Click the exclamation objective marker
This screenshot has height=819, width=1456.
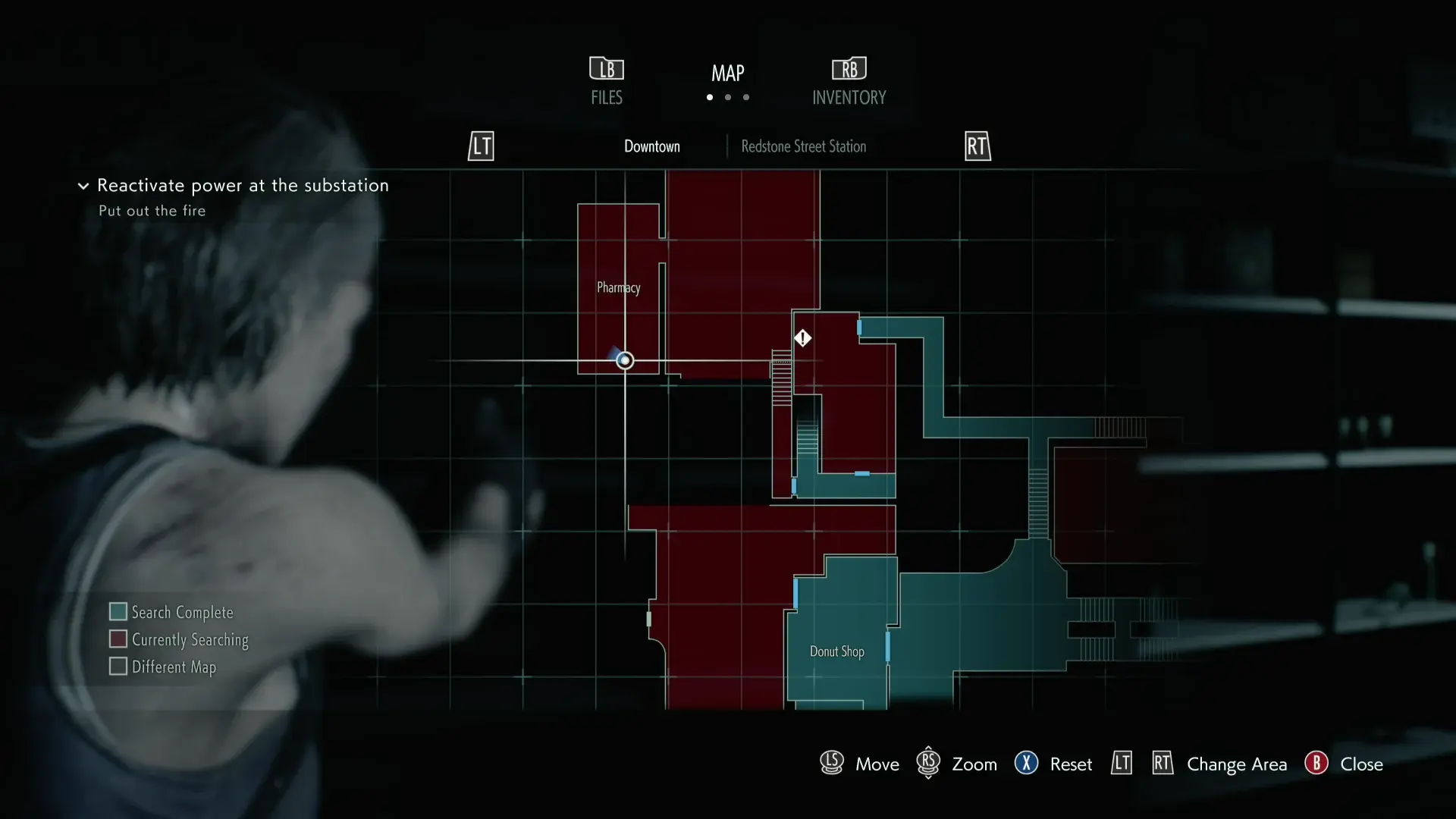pos(802,338)
